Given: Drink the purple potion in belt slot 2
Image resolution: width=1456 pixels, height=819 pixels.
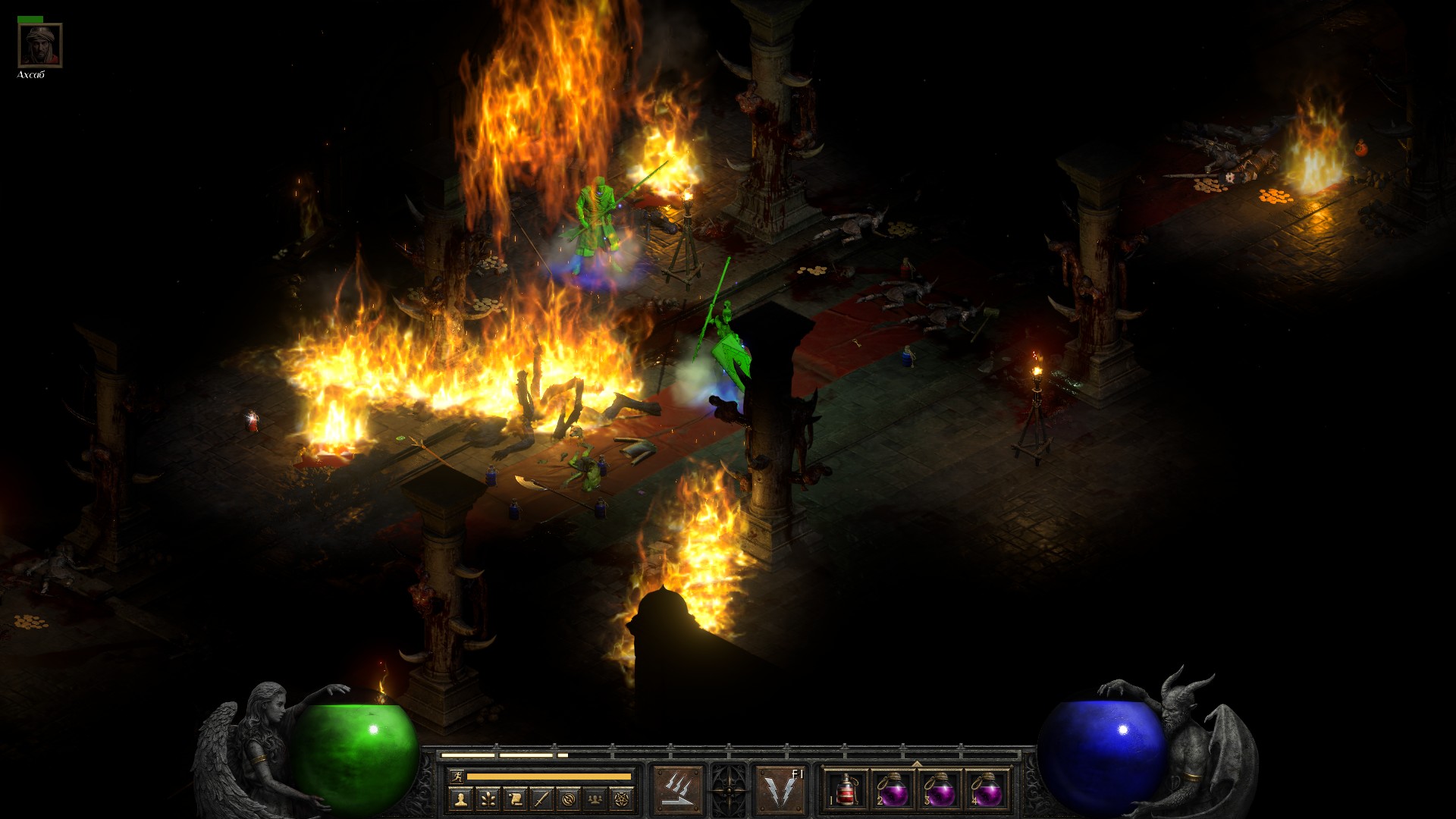Looking at the screenshot, I should point(893,789).
